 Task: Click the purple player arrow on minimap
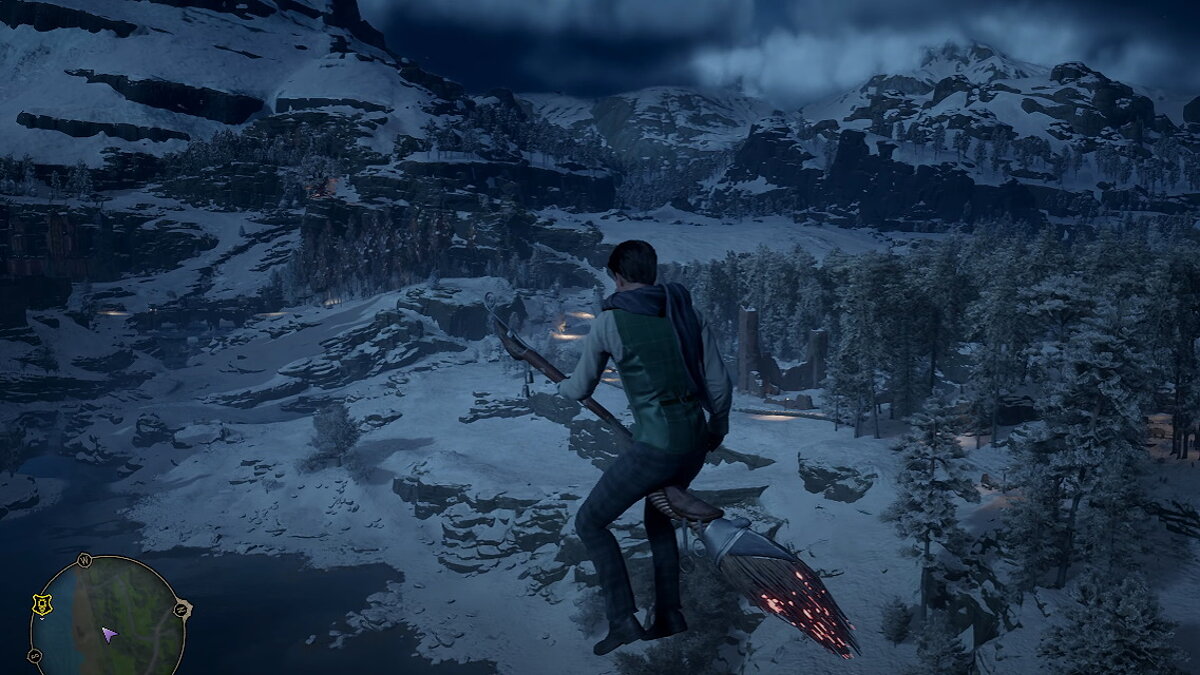click(x=108, y=634)
